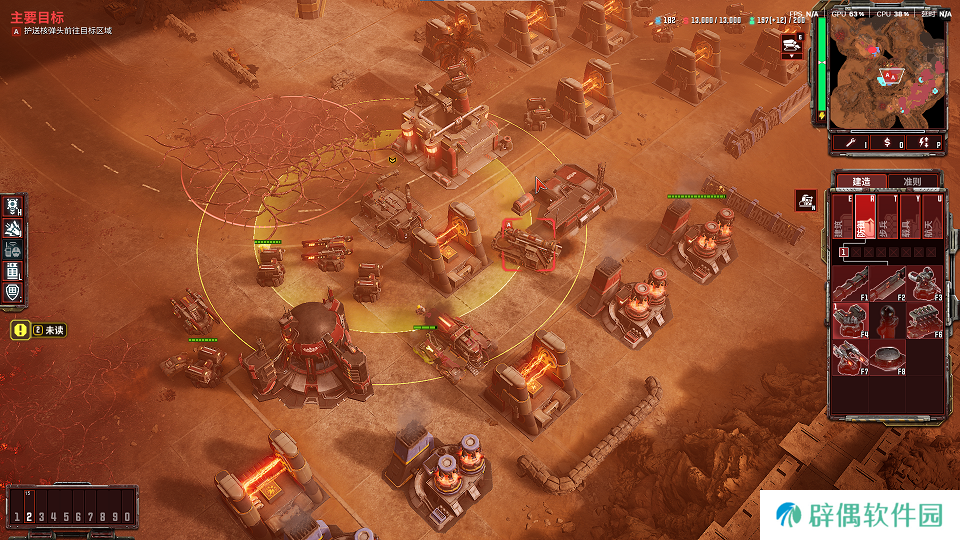
Task: Switch to the 建造 build tab
Action: [860, 182]
